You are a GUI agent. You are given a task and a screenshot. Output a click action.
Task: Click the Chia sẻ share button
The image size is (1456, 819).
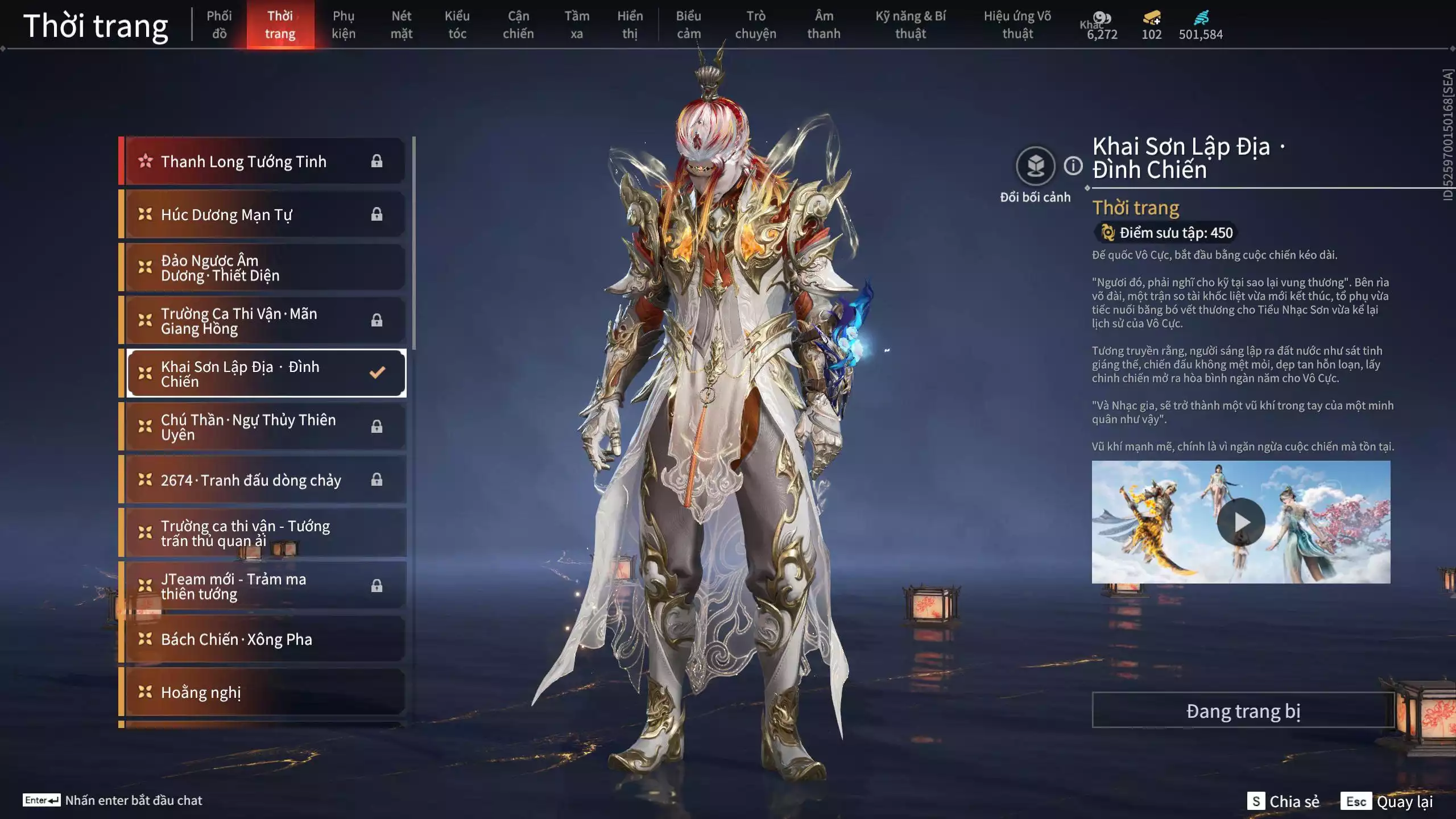(1283, 801)
